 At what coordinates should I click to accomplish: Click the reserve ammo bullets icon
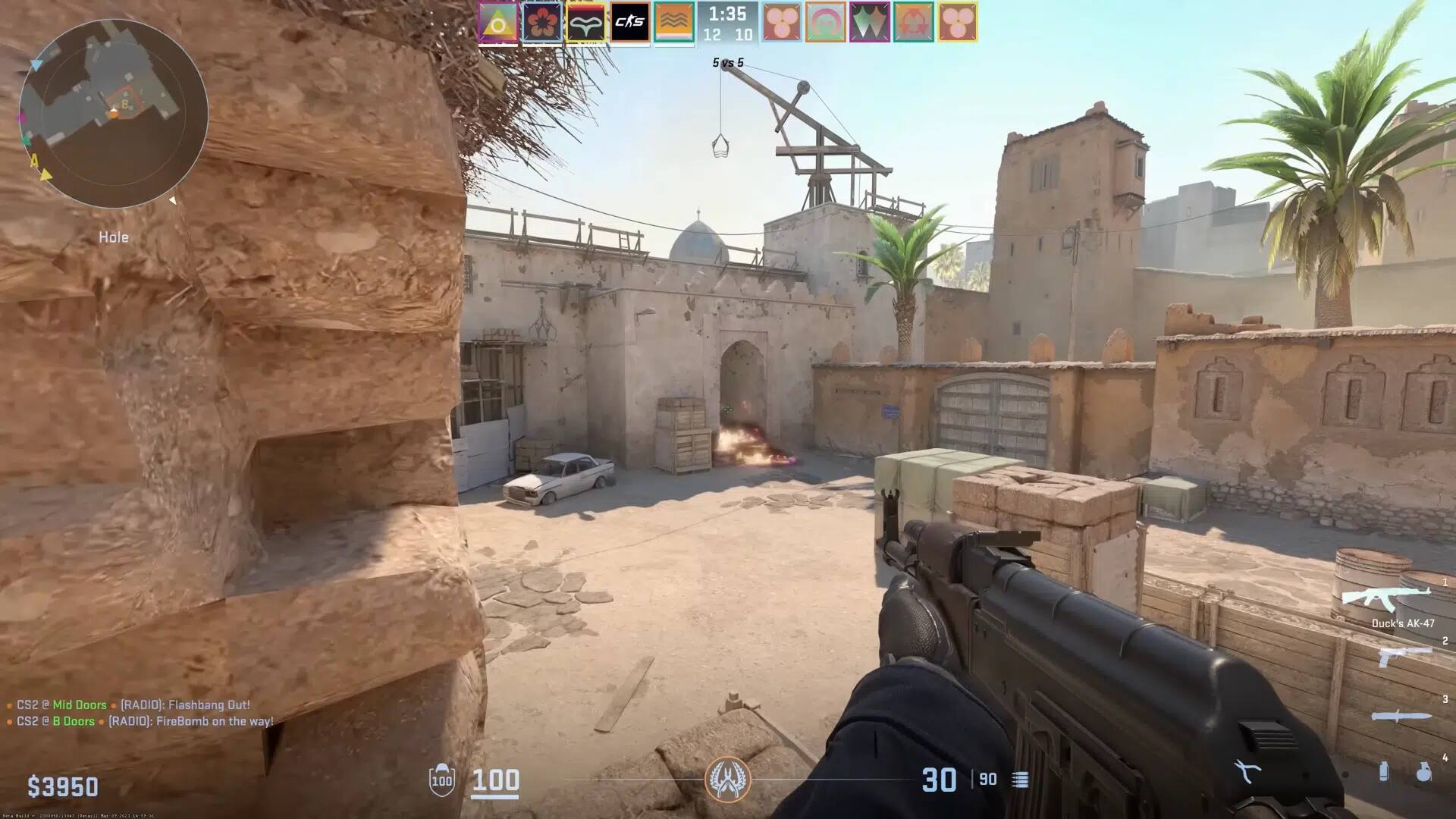(1020, 779)
